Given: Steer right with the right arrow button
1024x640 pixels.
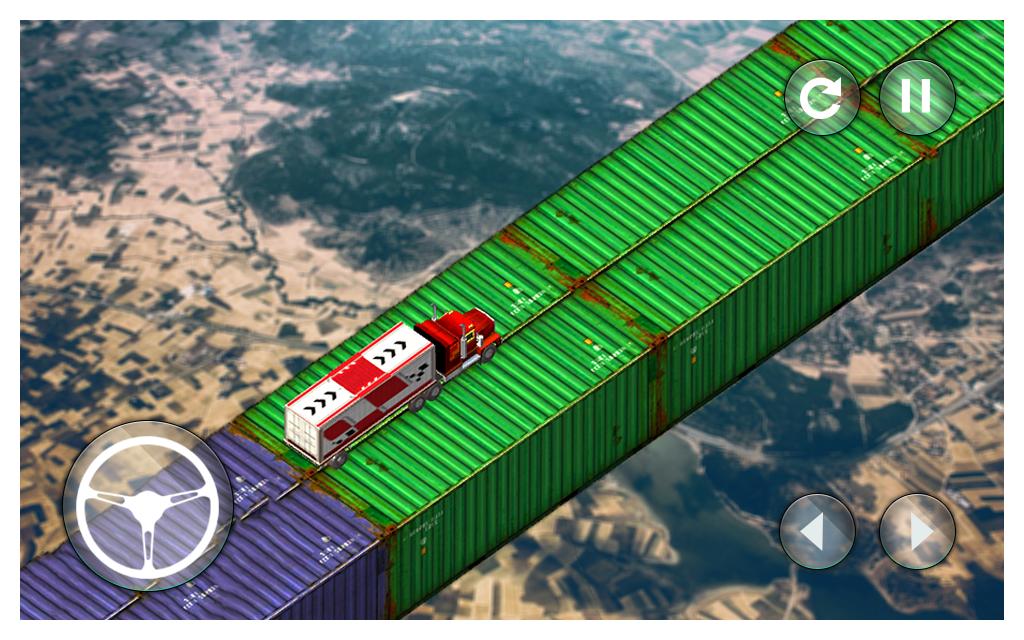Looking at the screenshot, I should click(917, 531).
